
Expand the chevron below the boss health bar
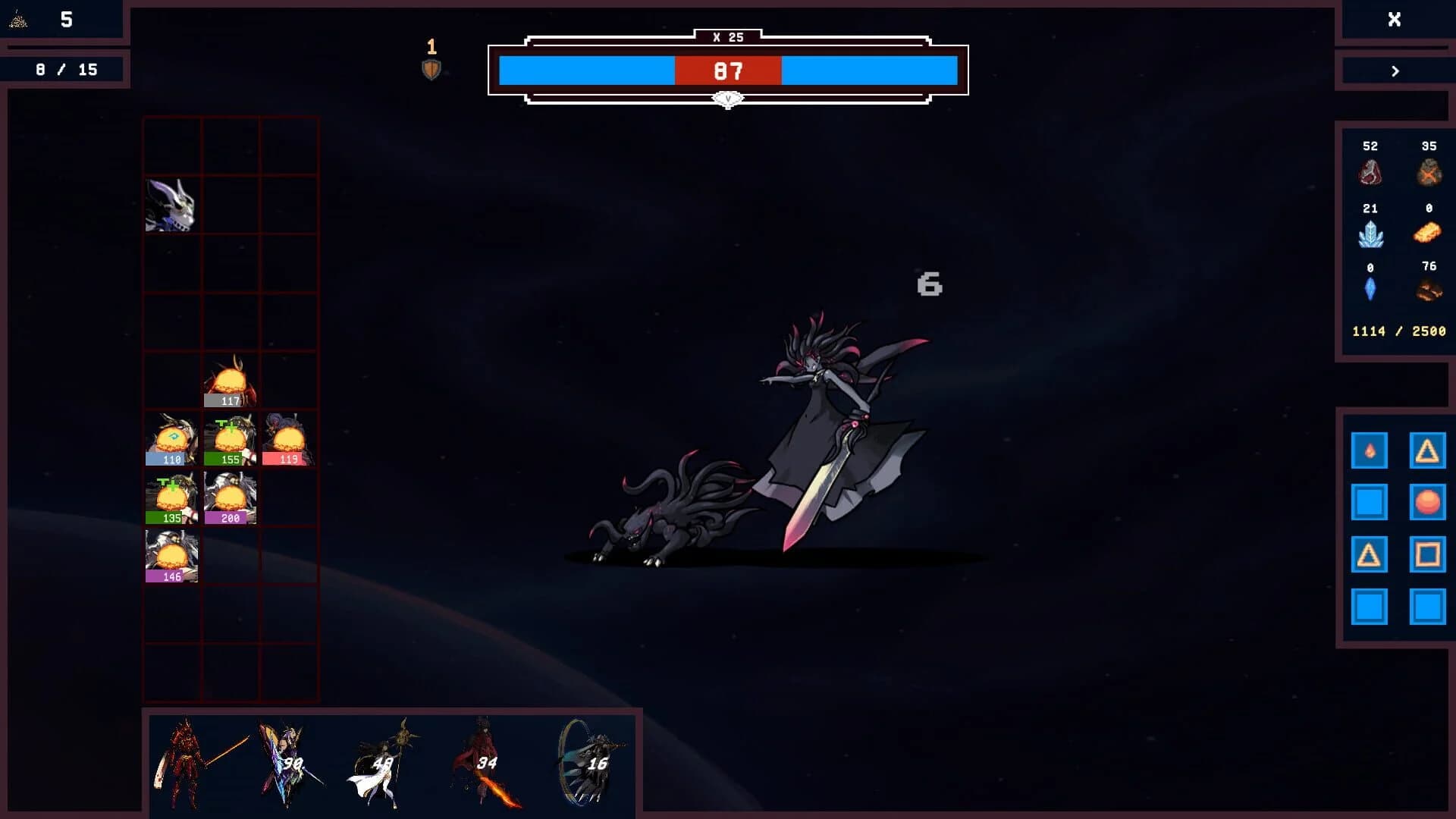pos(727,97)
